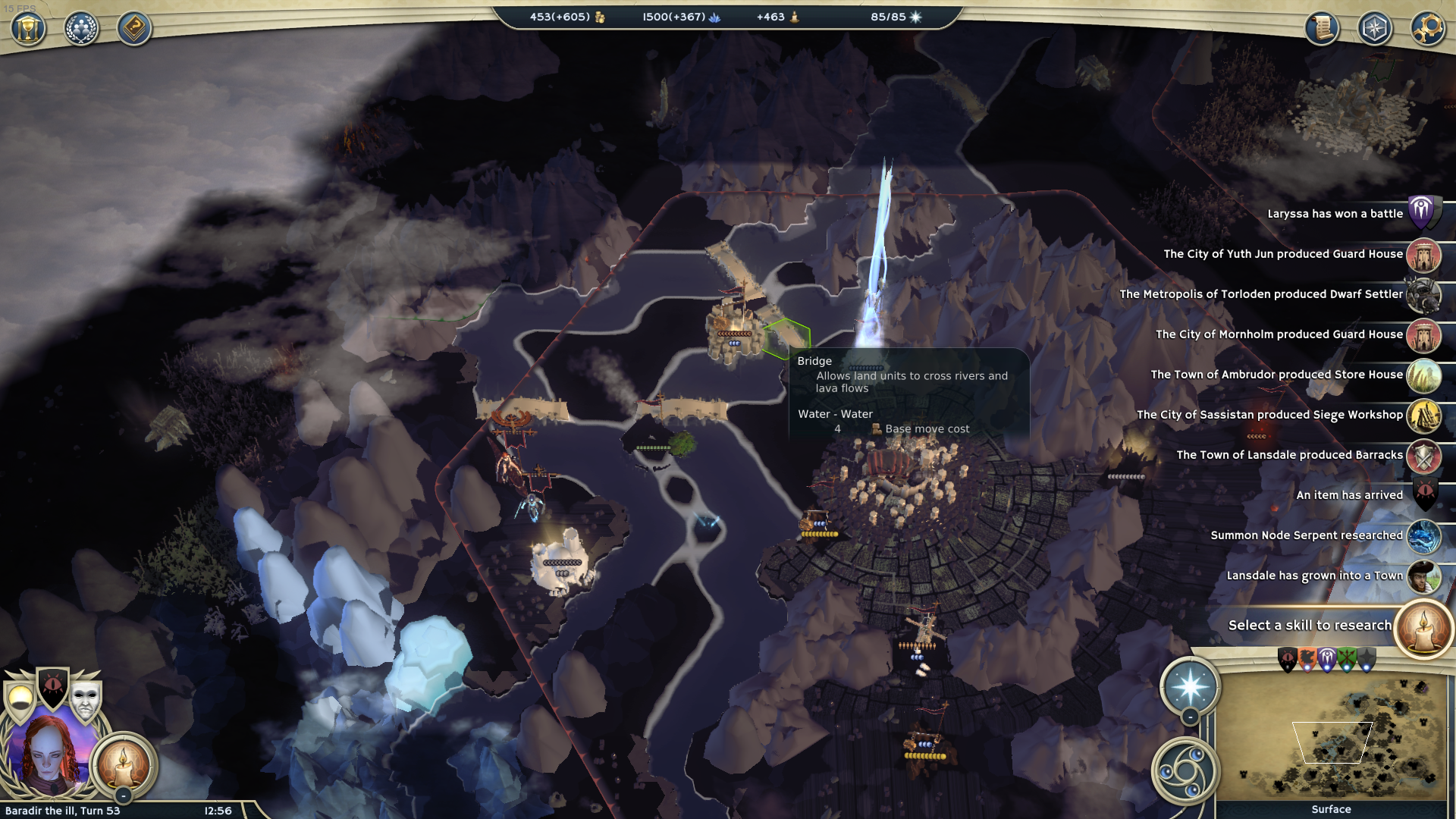1456x819 pixels.
Task: Open the trophy chalice icon
Action: (28, 29)
